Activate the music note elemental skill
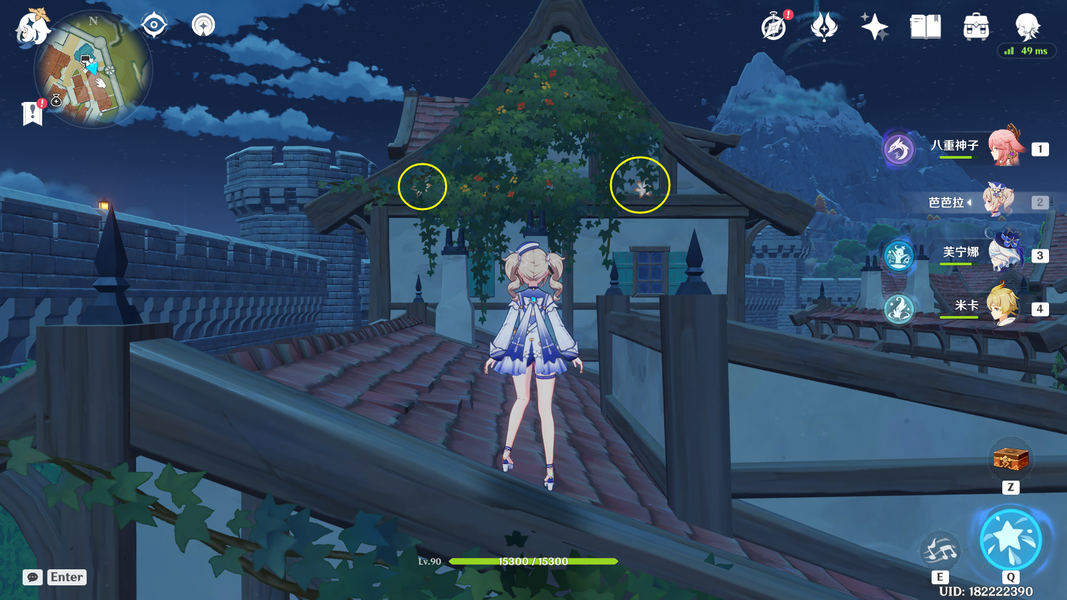The height and width of the screenshot is (600, 1067). [x=940, y=549]
